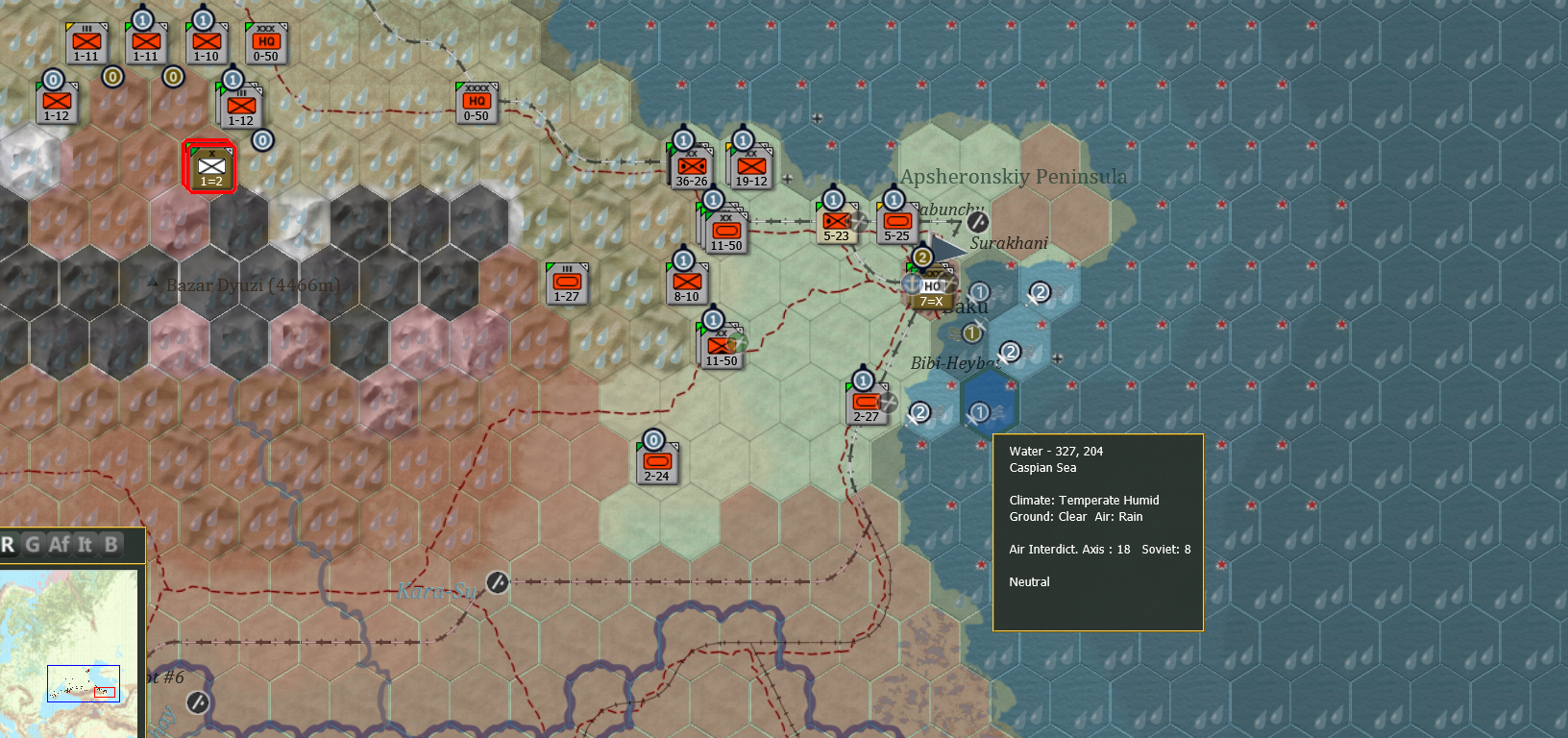Screen dimensions: 1568x738
Task: Toggle the Af display button
Action: pyautogui.click(x=60, y=545)
